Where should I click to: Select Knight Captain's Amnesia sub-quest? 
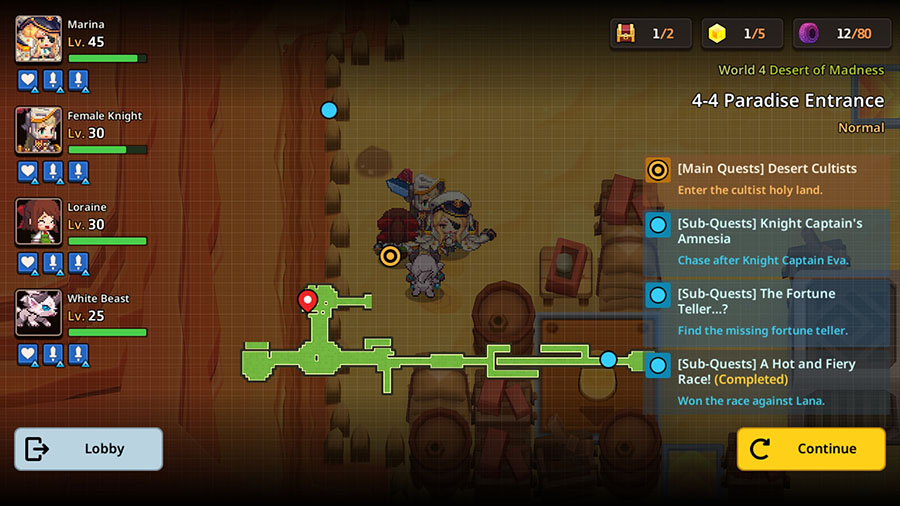click(767, 241)
